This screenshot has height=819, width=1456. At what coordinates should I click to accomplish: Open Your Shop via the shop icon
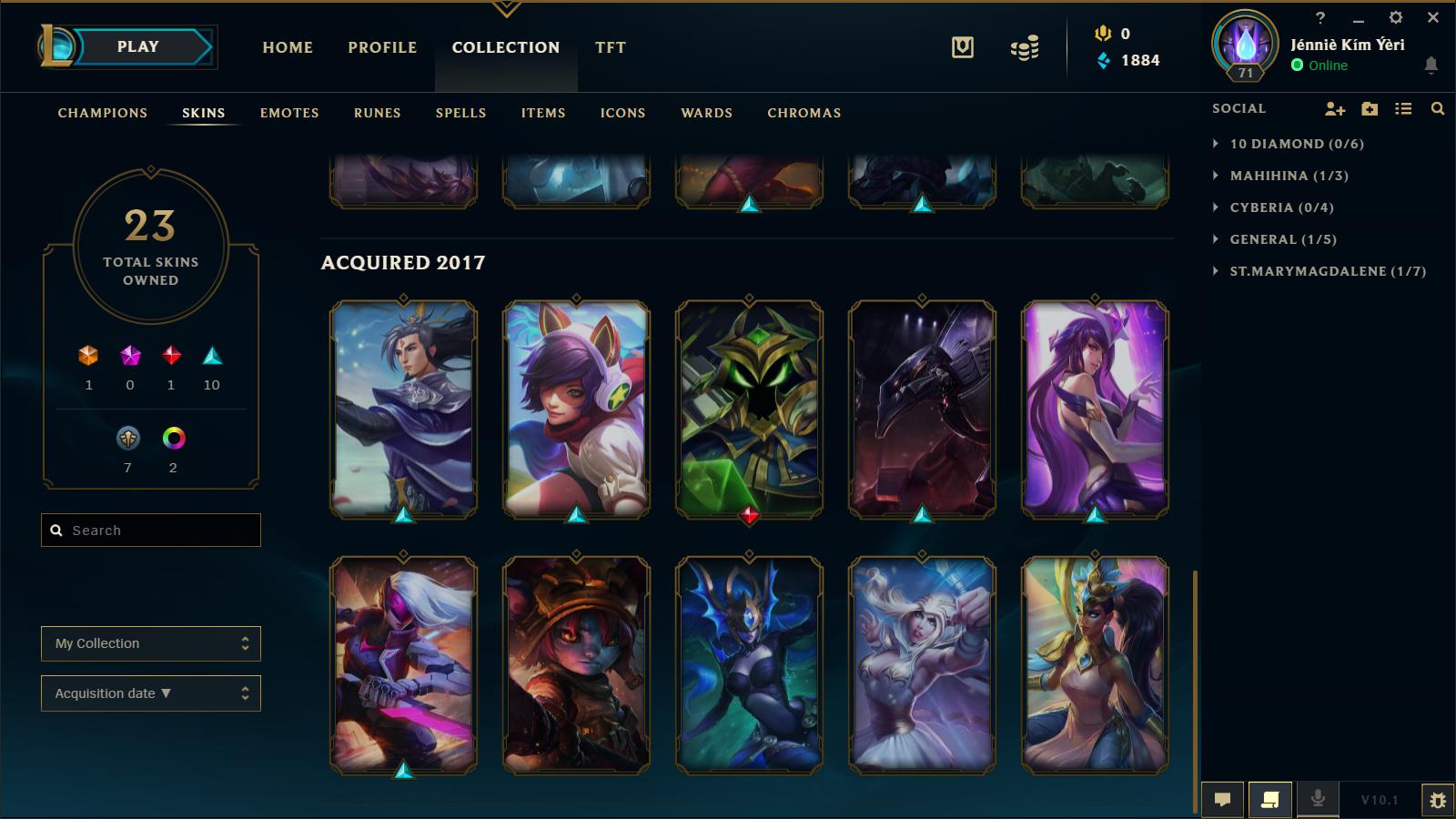[x=962, y=47]
